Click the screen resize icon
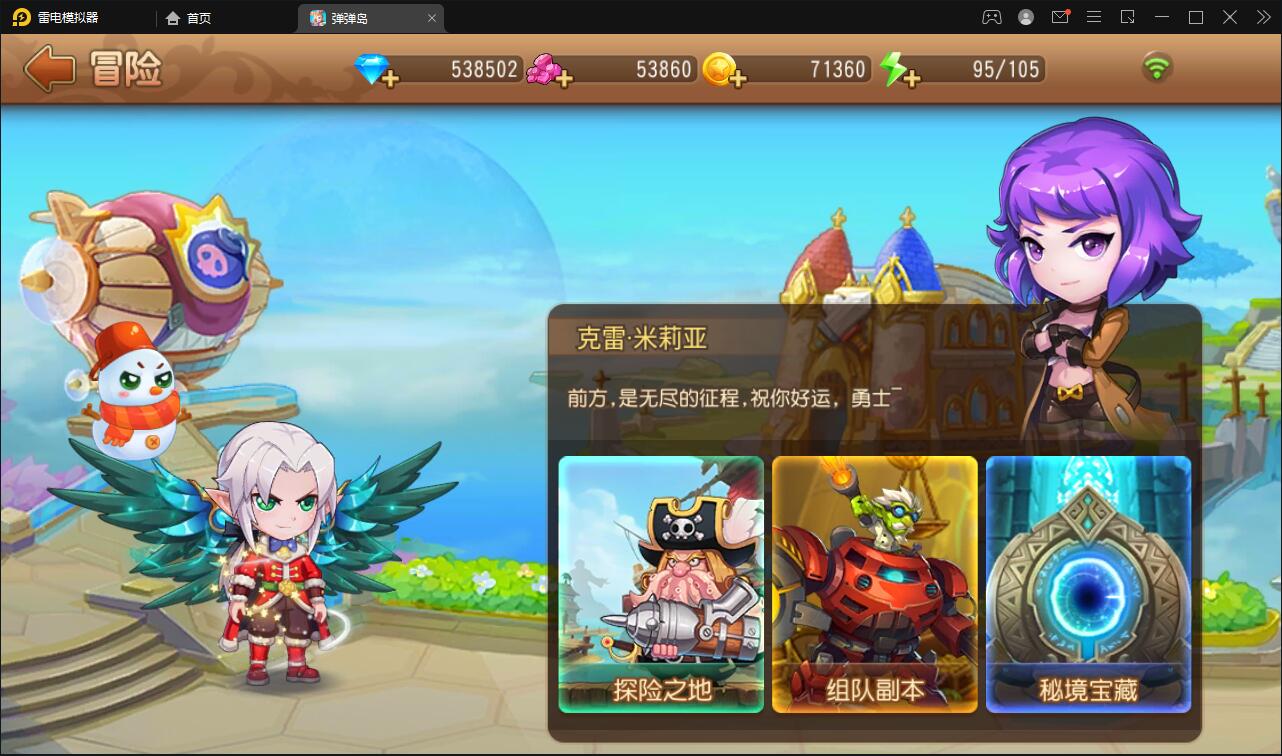This screenshot has height=756, width=1282. tap(1127, 17)
